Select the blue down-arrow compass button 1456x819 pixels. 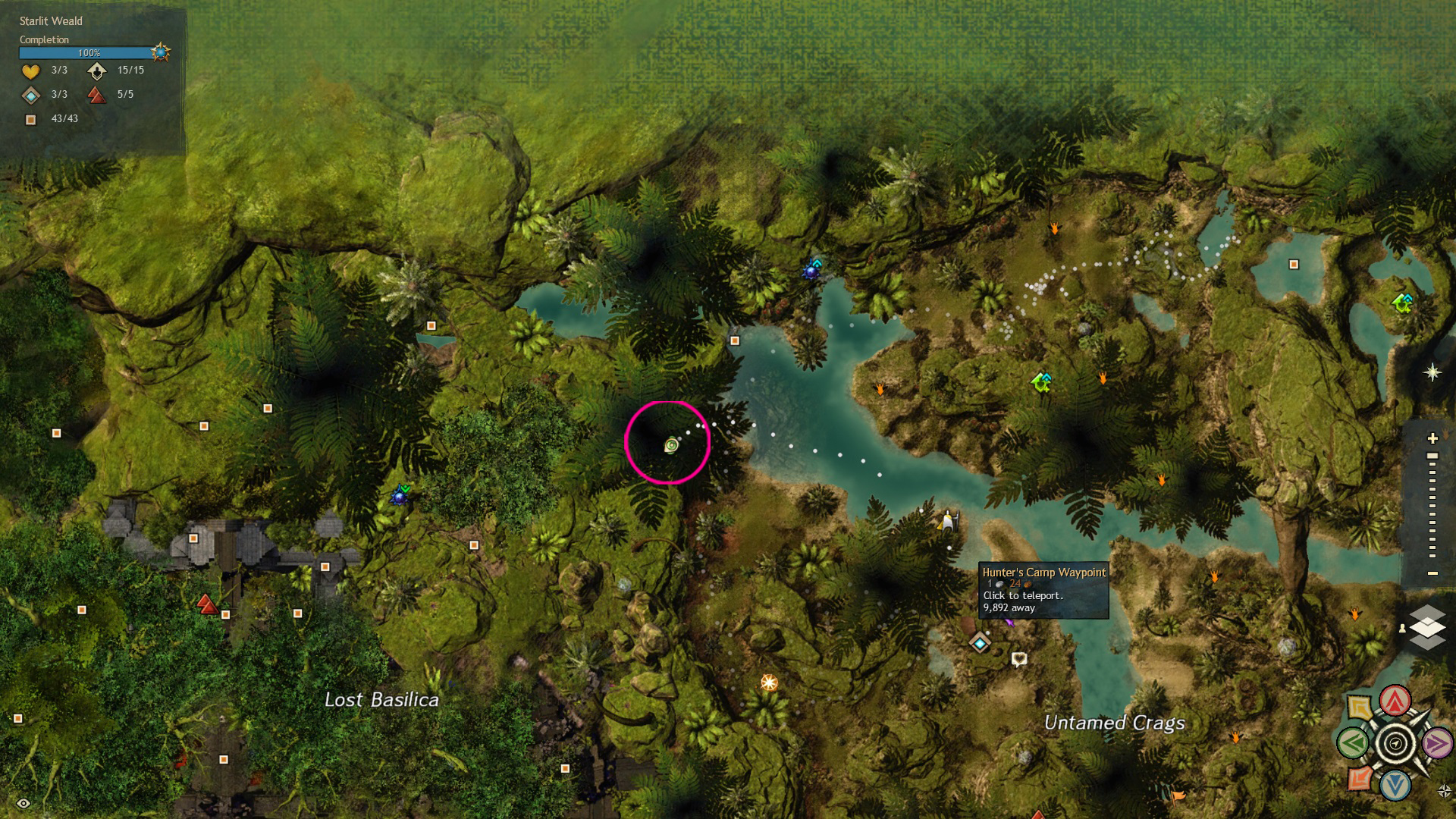[x=1395, y=785]
